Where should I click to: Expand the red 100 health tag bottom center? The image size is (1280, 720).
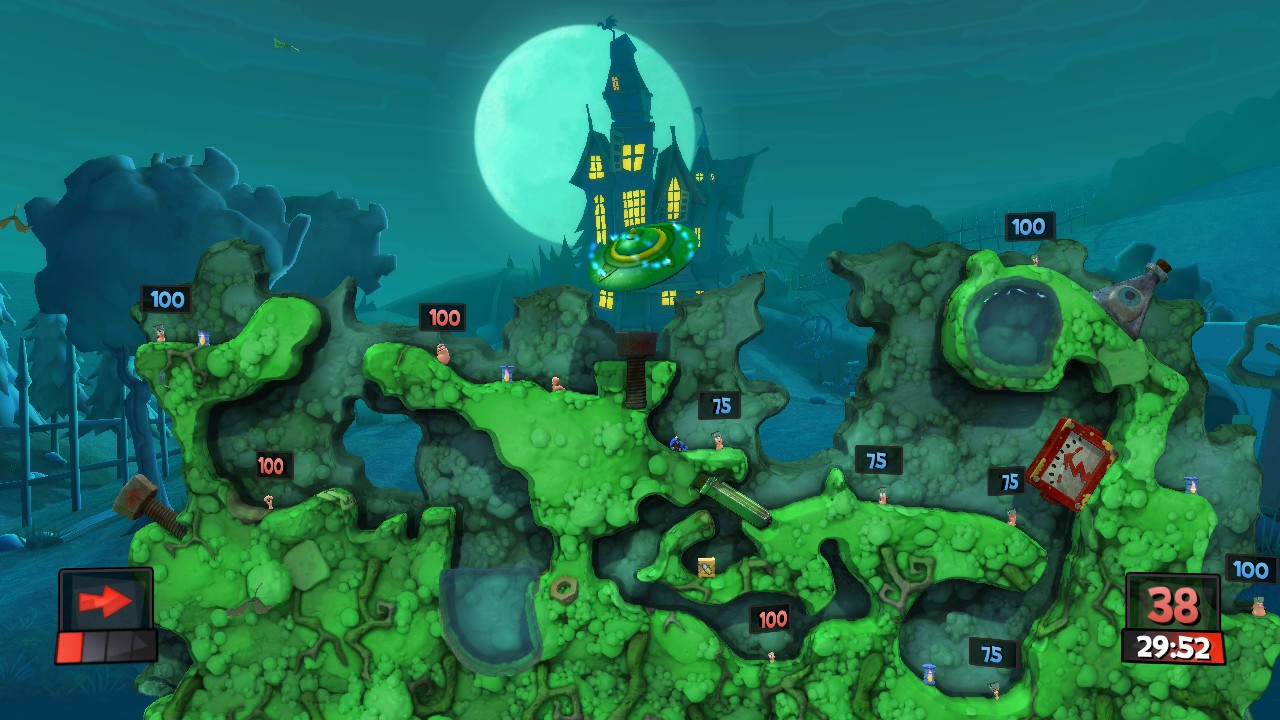pyautogui.click(x=770, y=618)
